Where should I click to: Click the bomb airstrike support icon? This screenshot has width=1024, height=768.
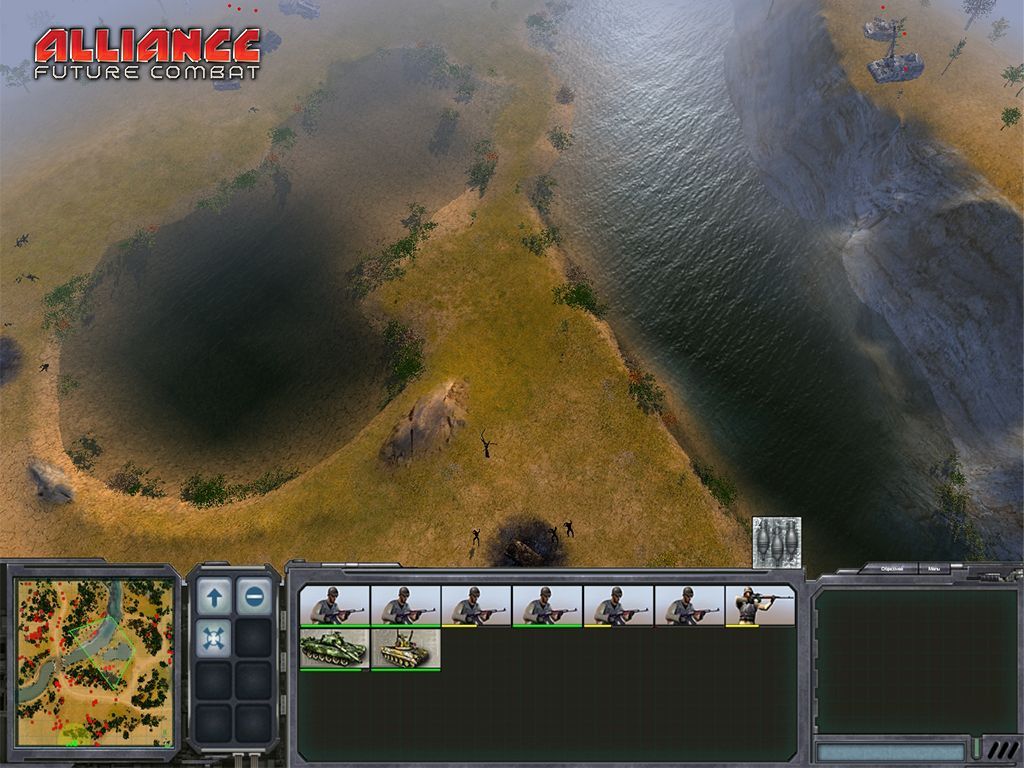(777, 540)
